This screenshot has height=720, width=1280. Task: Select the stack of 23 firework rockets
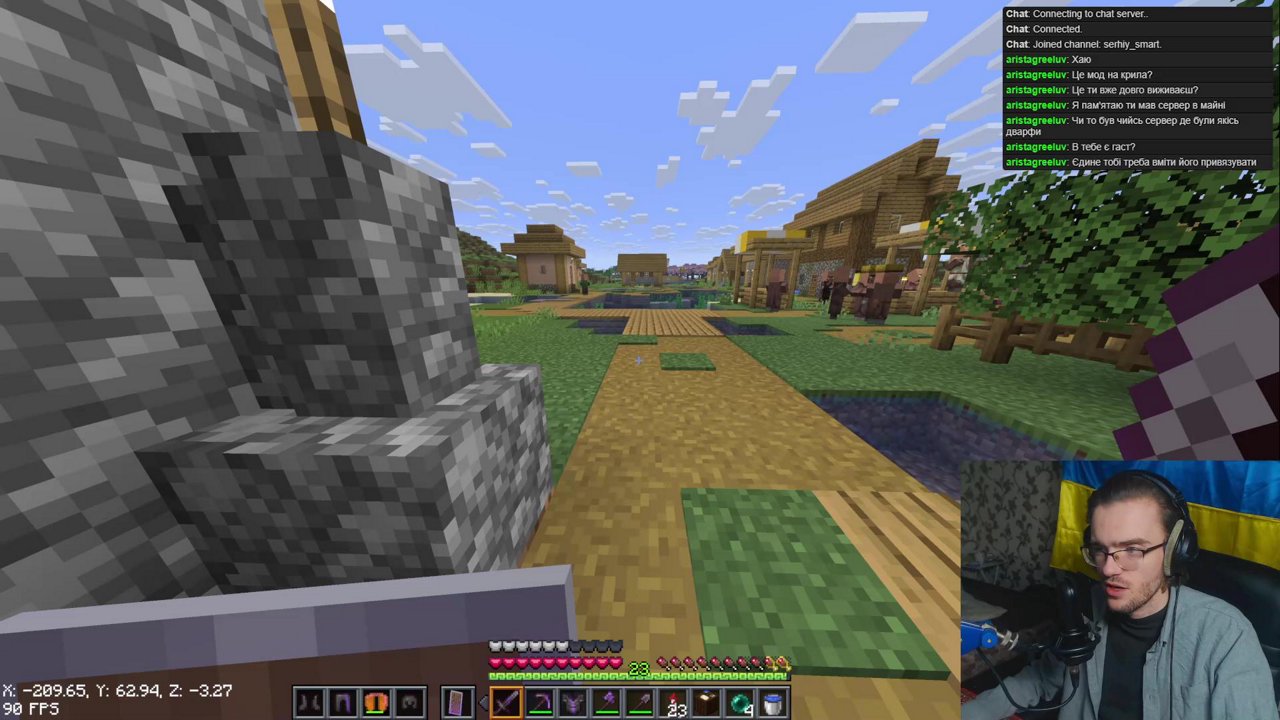[674, 702]
